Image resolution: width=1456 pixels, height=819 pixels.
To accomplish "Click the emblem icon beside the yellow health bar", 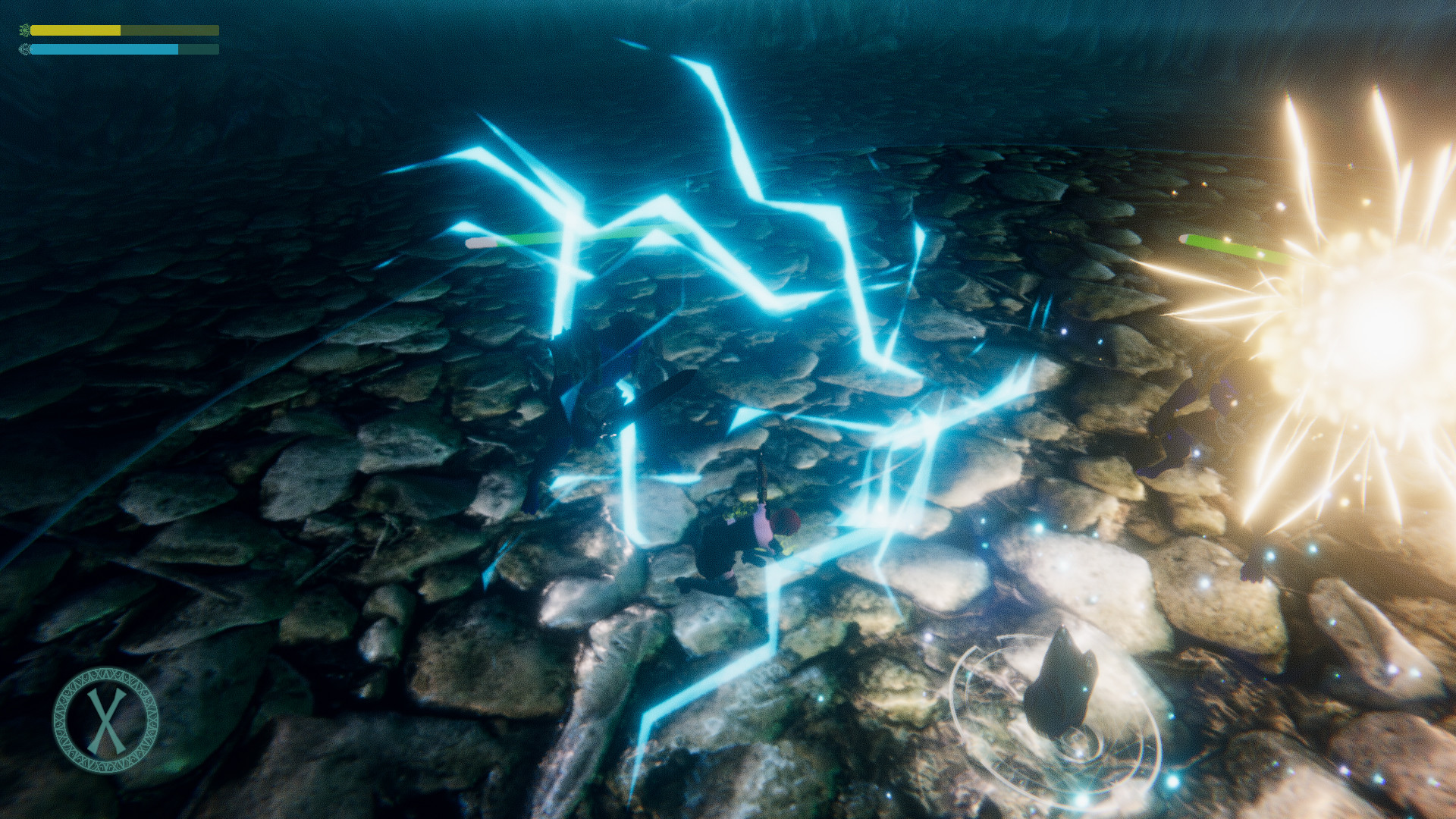I will (25, 31).
